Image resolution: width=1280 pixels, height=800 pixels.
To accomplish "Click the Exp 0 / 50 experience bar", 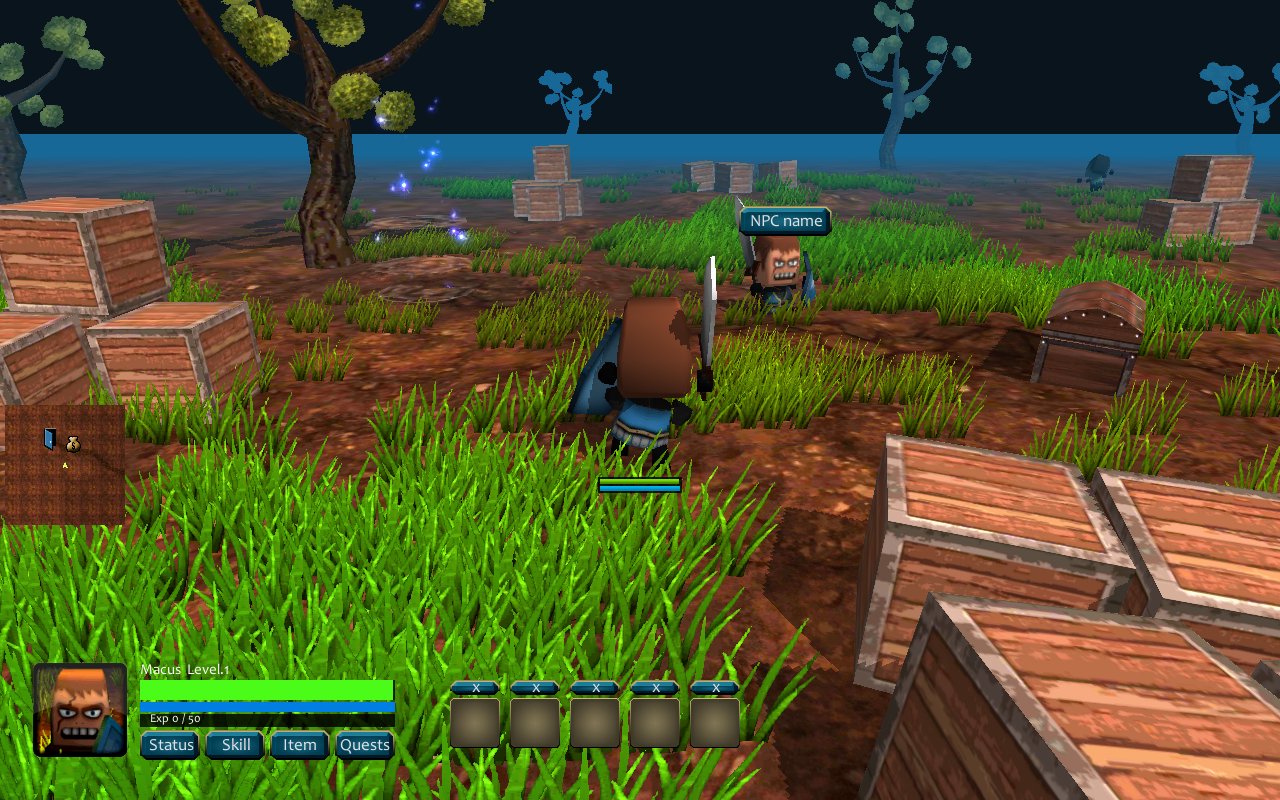I will point(265,718).
